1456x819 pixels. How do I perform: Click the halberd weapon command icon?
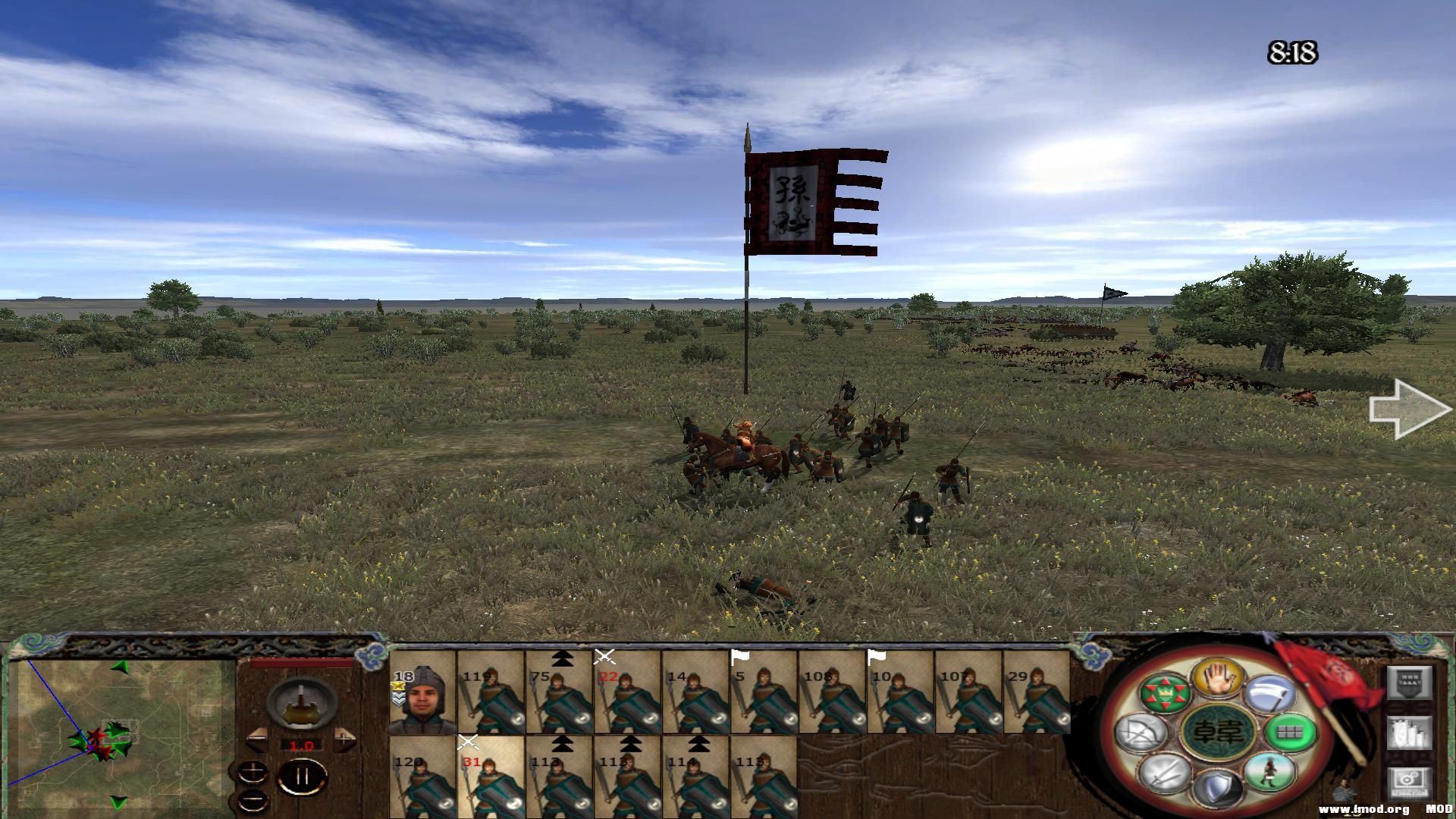click(1271, 693)
